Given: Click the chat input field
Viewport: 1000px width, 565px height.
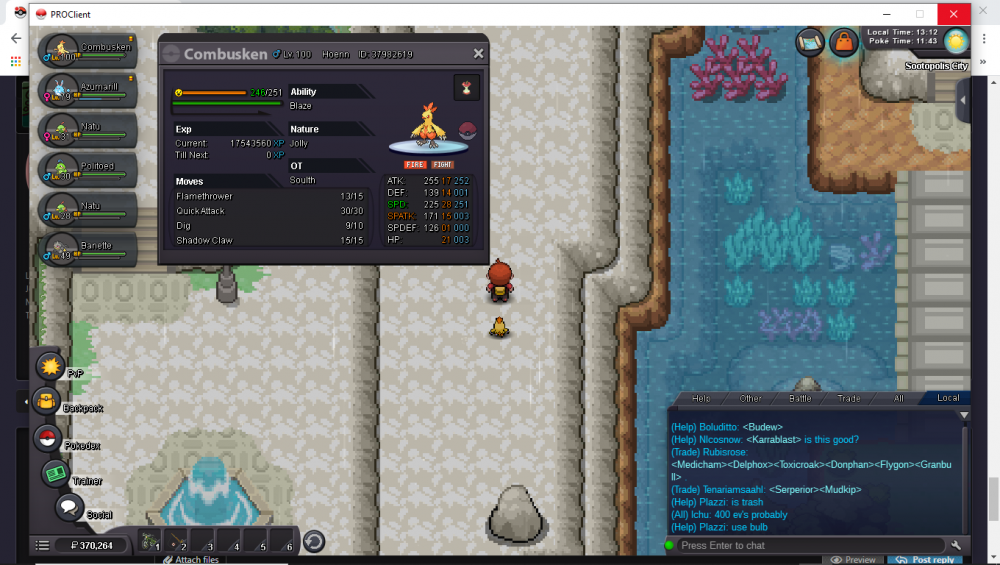Looking at the screenshot, I should click(x=810, y=545).
